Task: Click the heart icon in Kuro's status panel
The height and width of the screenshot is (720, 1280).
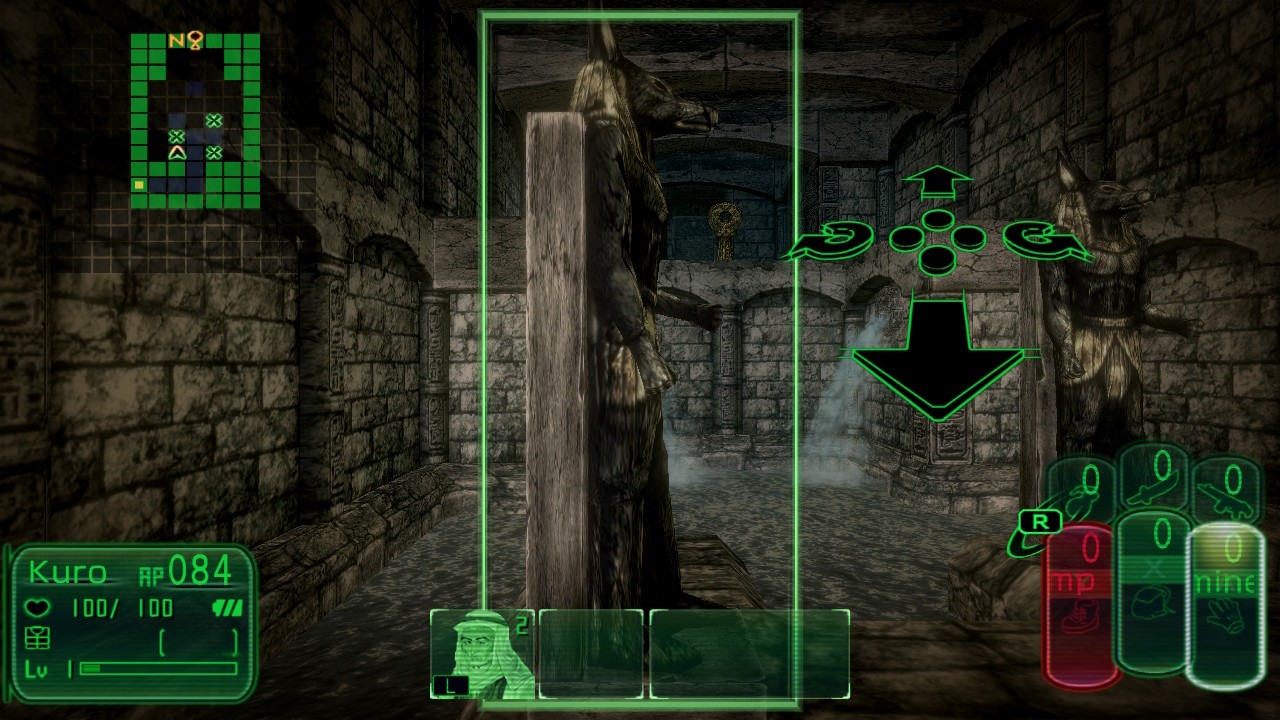Action: click(37, 606)
